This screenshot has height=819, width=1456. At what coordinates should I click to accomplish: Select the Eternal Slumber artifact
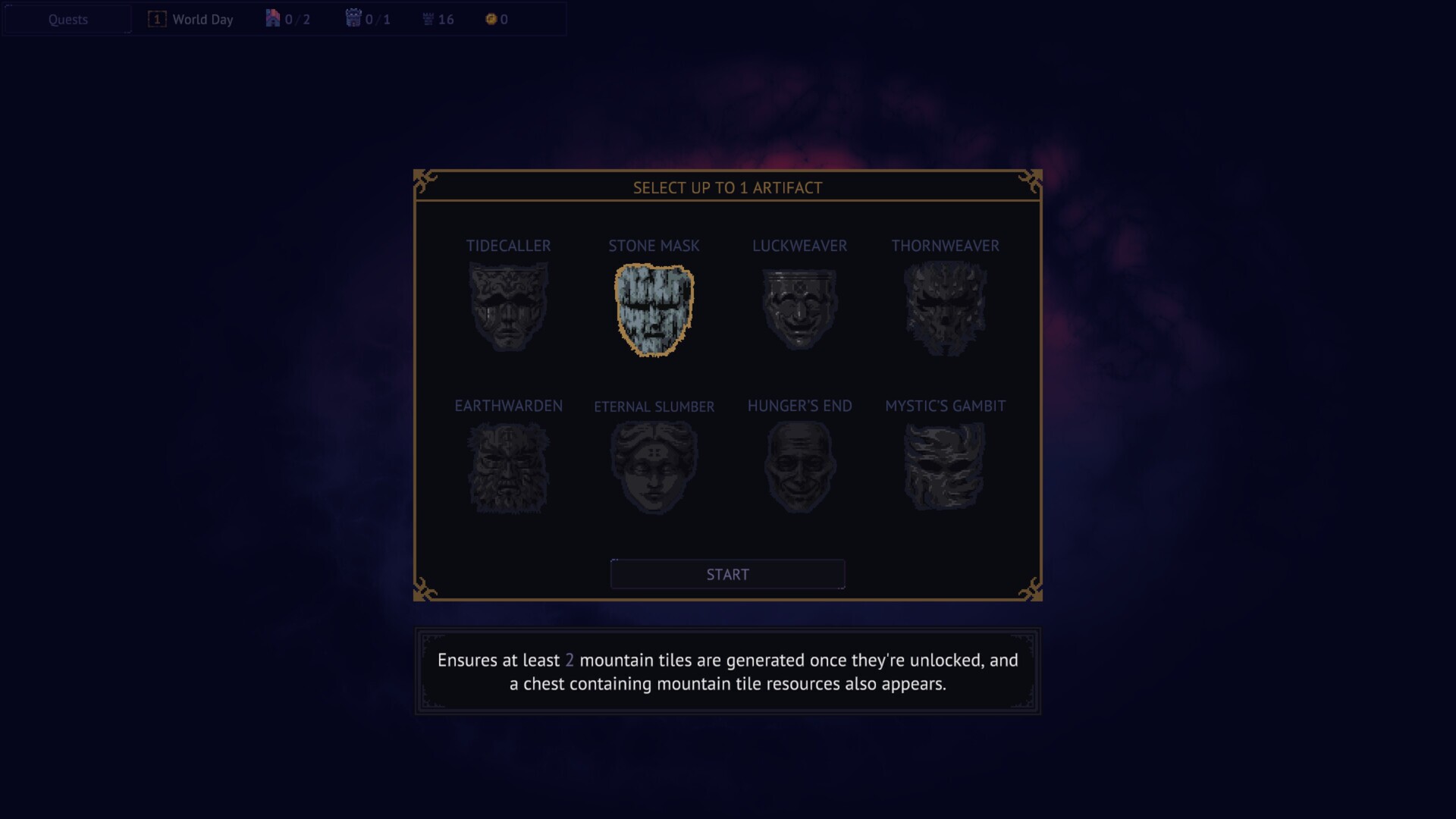click(x=654, y=467)
